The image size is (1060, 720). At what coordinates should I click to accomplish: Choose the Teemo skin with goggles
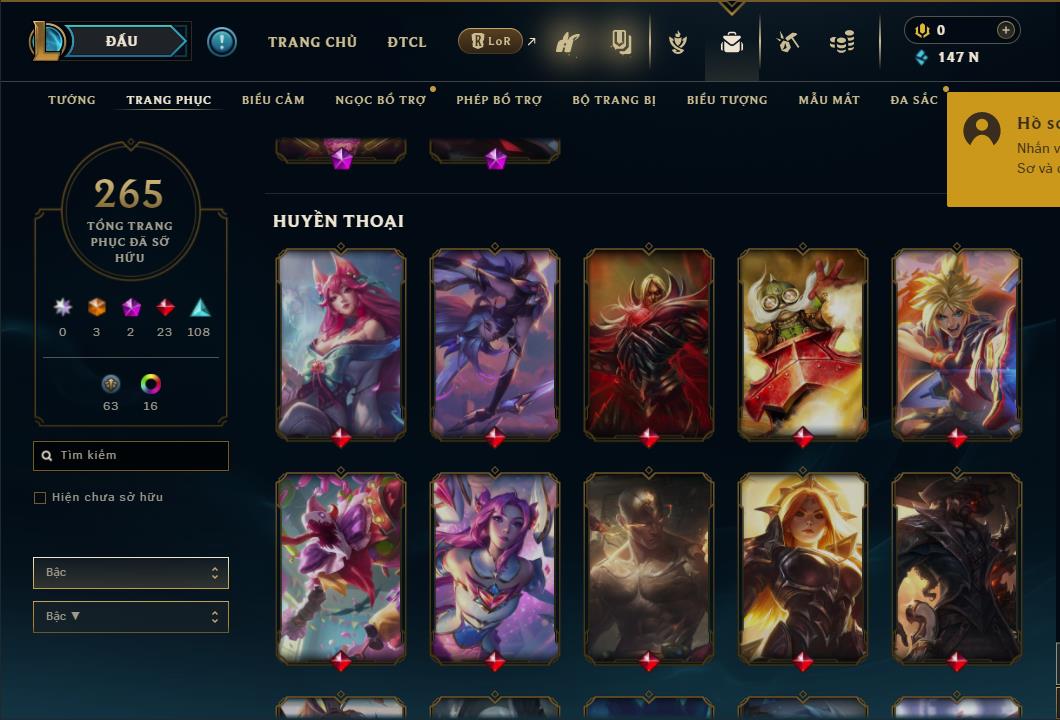point(803,342)
